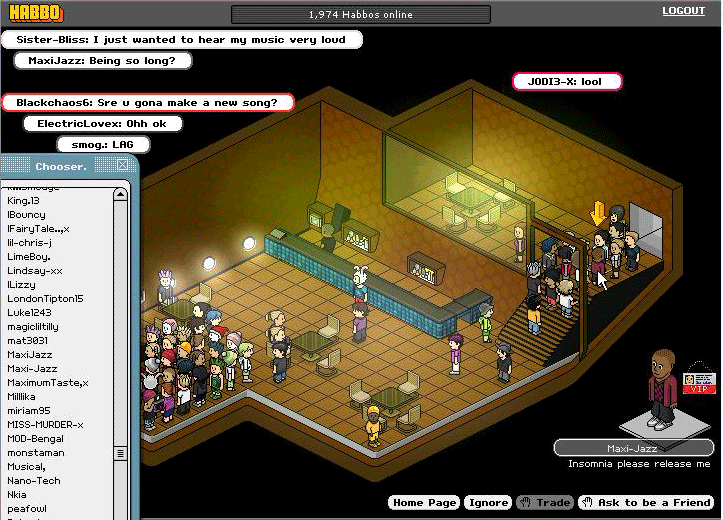The width and height of the screenshot is (723, 520).
Task: Close the Chooser window
Action: click(x=122, y=166)
